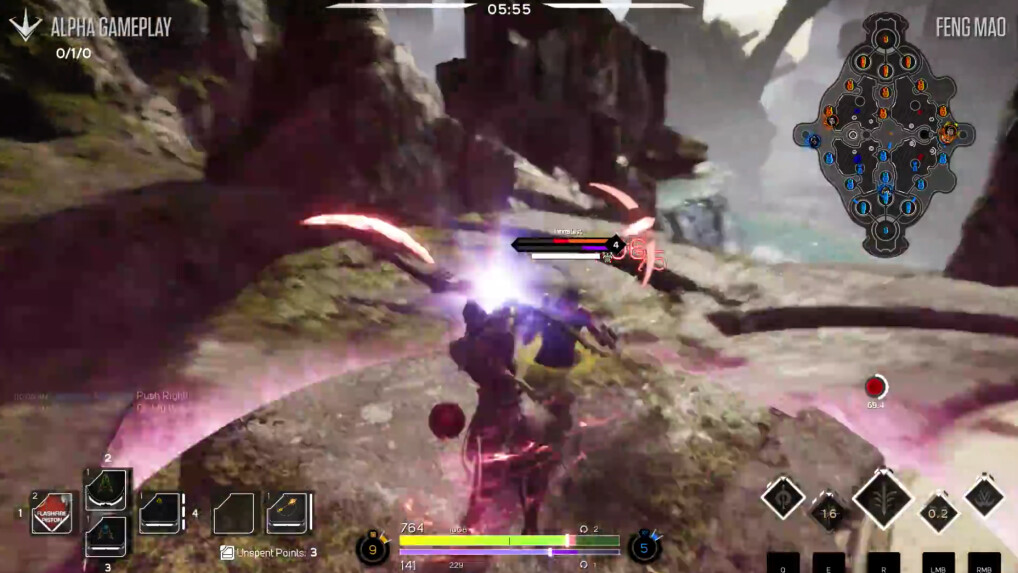
Task: Use the green-figure card above the teal one
Action: click(106, 490)
